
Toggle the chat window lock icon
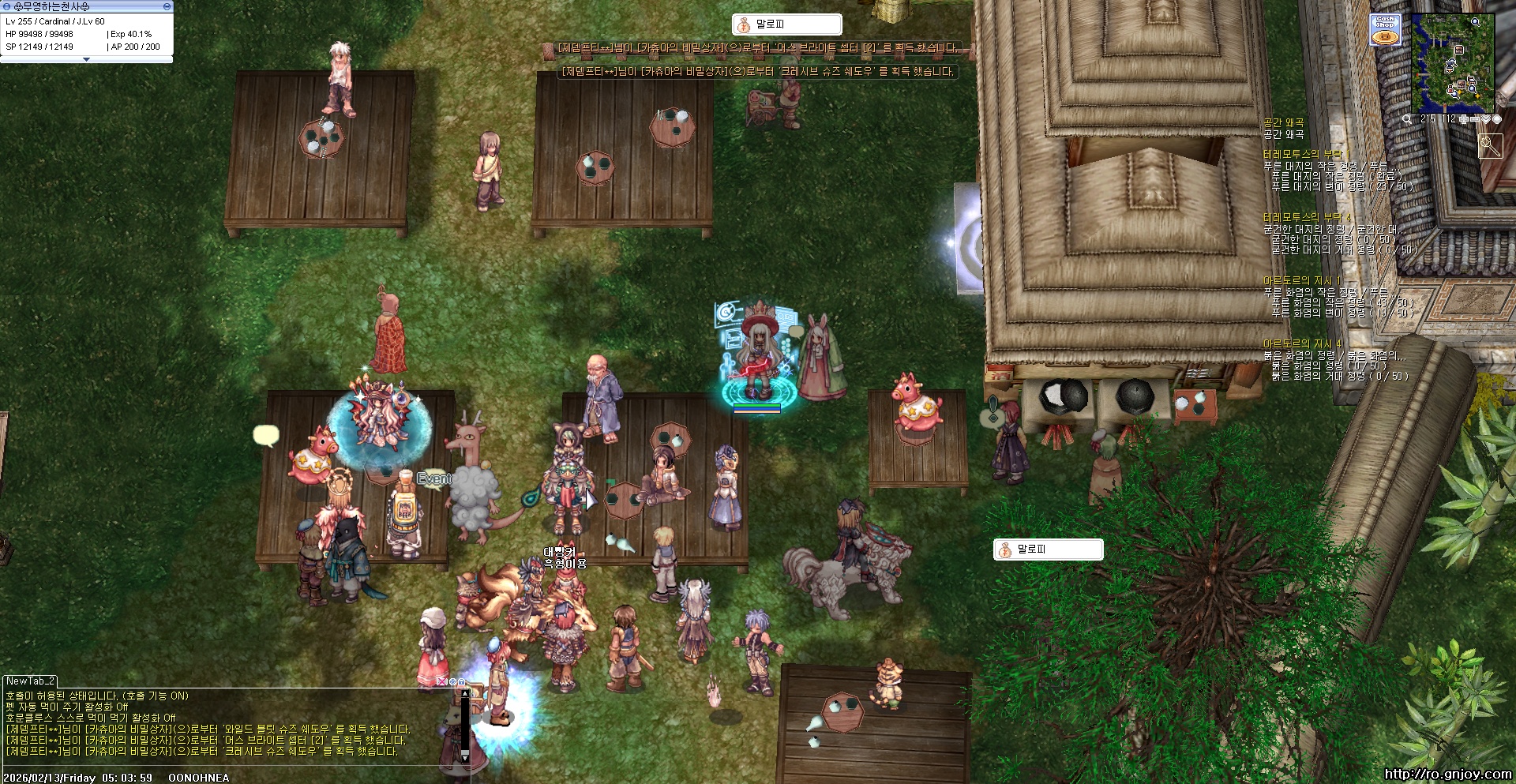(461, 681)
